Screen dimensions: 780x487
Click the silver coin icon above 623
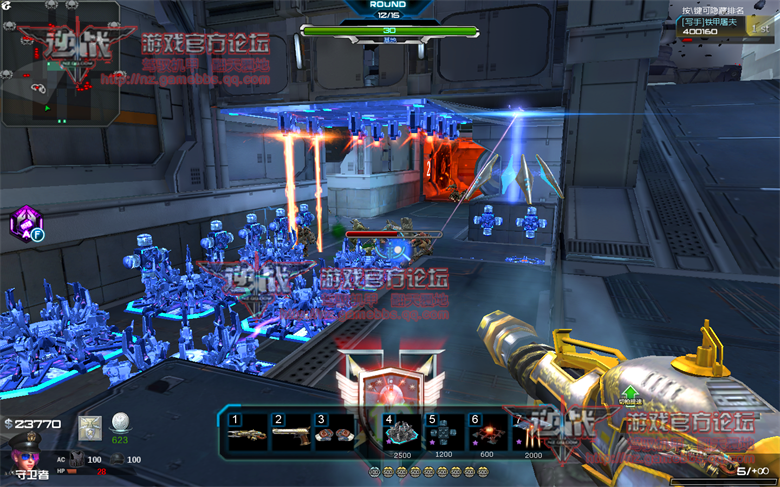[120, 422]
